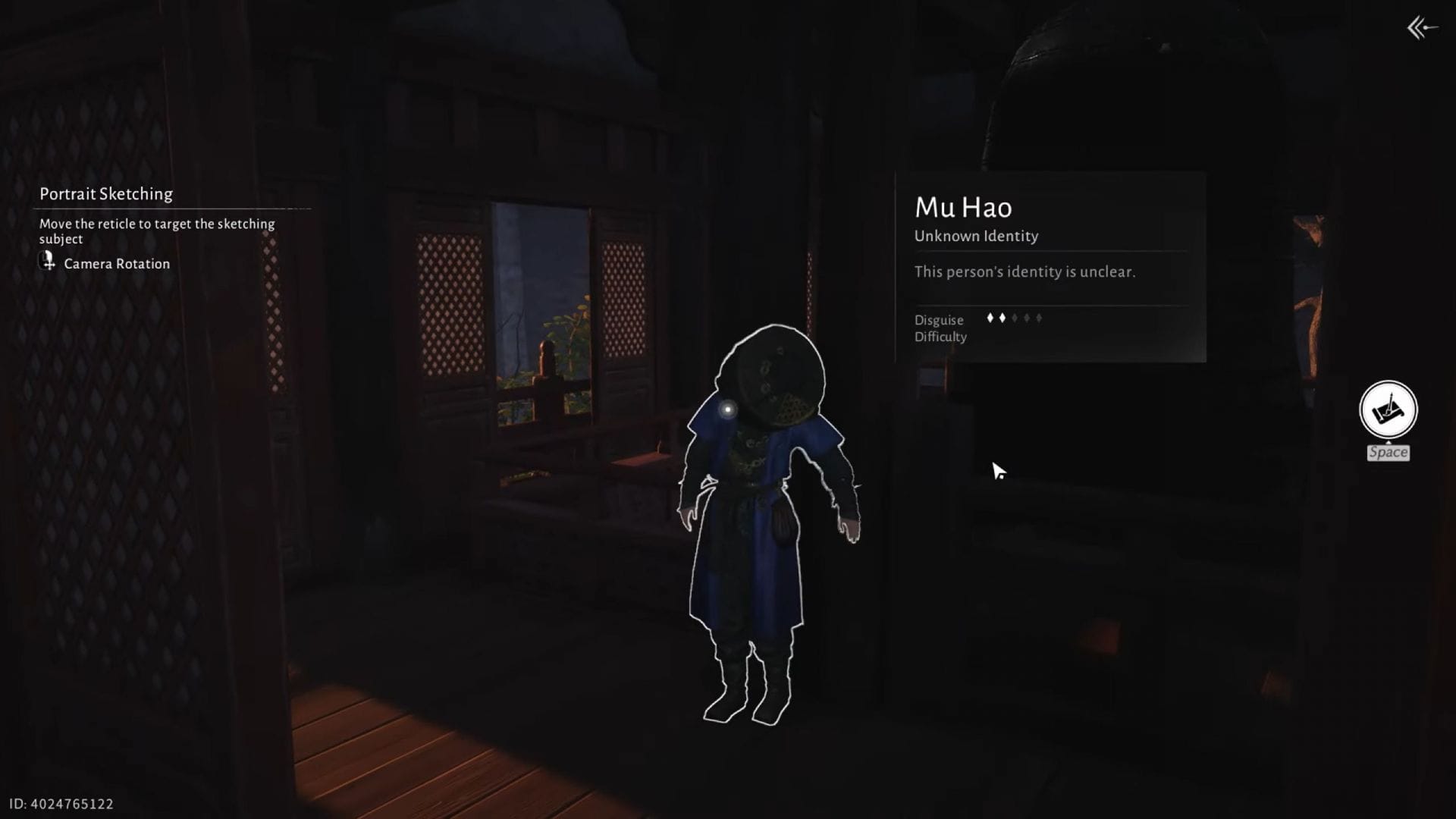
Task: Collapse the UI with the double-chevron arrow
Action: click(x=1419, y=29)
